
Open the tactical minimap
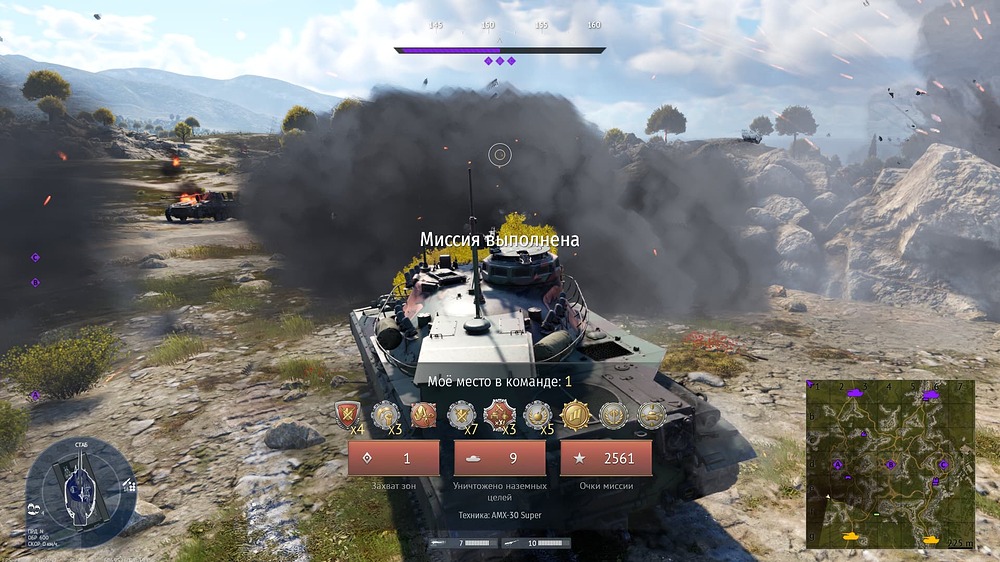[890, 464]
